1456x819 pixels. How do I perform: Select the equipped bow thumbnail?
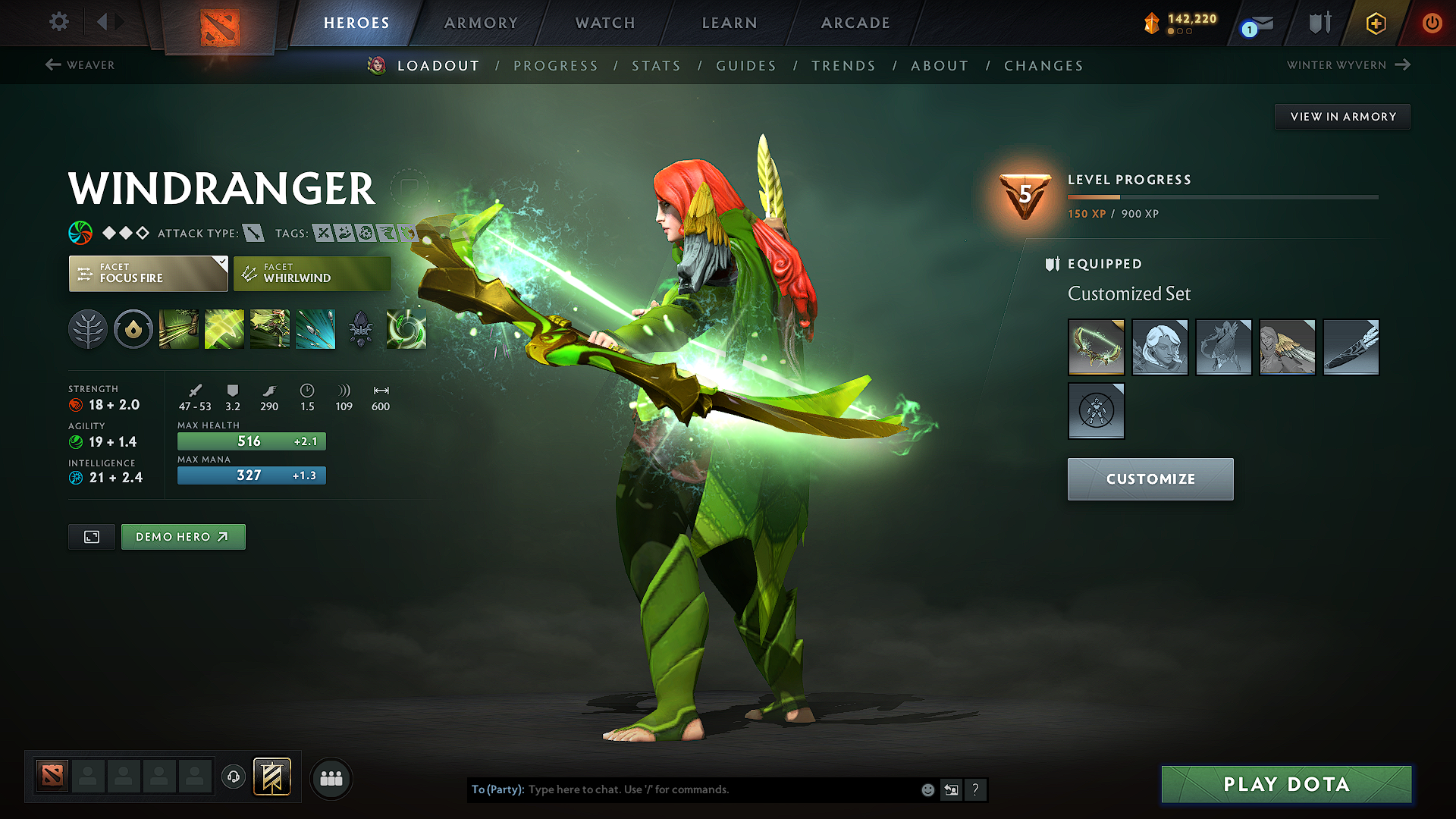point(1096,347)
